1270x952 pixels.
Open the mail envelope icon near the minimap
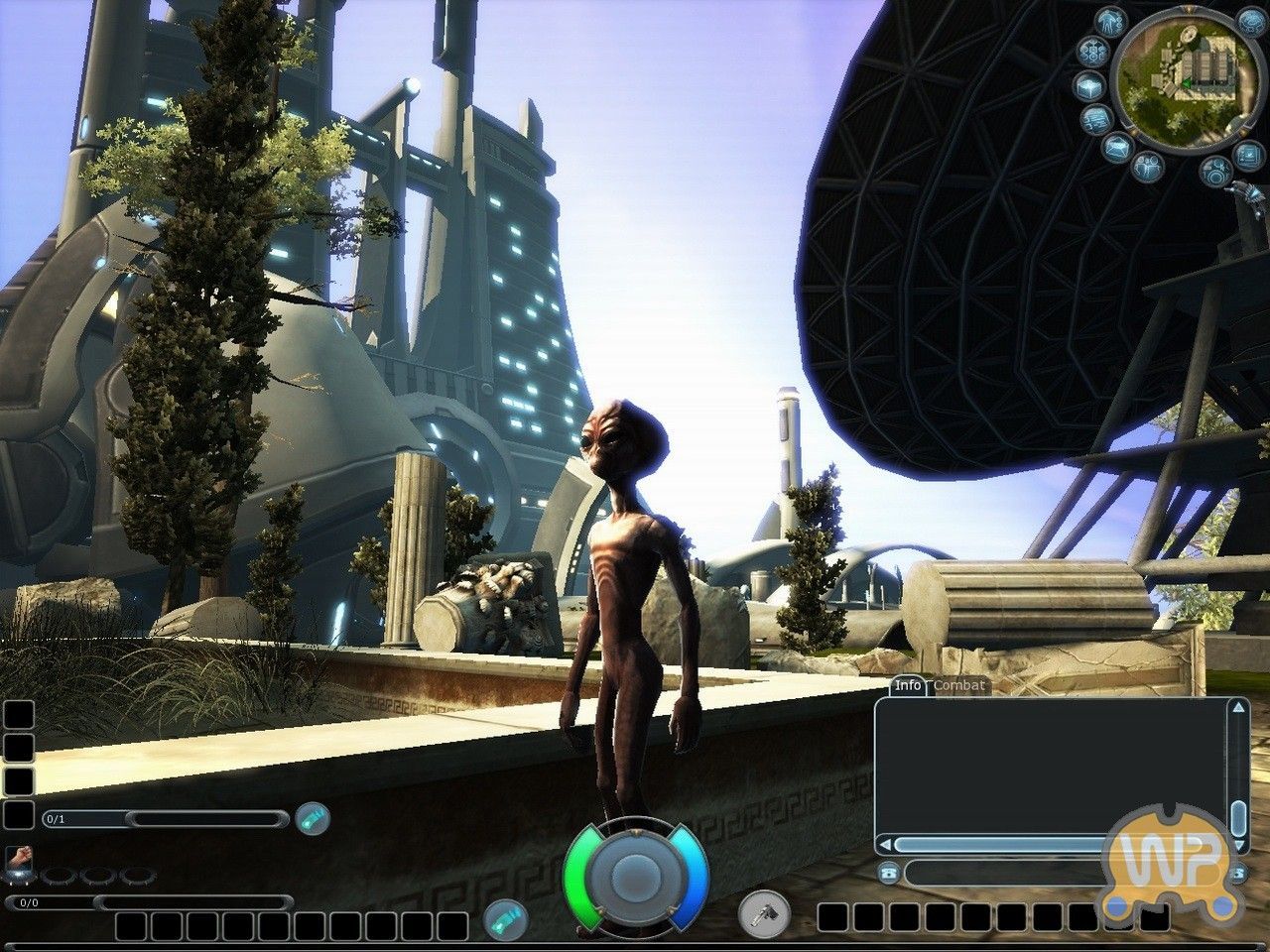[x=1117, y=147]
